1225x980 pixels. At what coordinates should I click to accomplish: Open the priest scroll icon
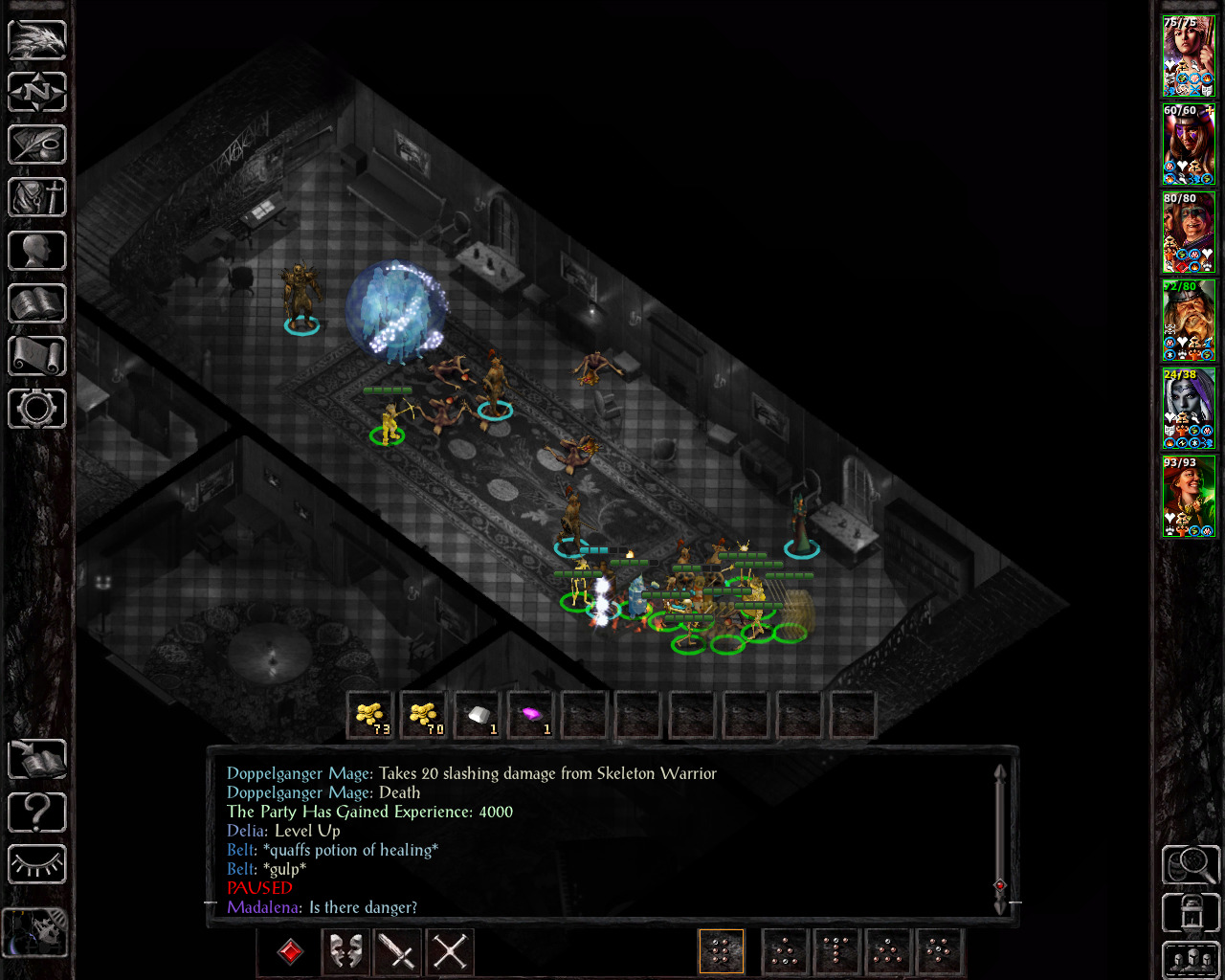37,356
